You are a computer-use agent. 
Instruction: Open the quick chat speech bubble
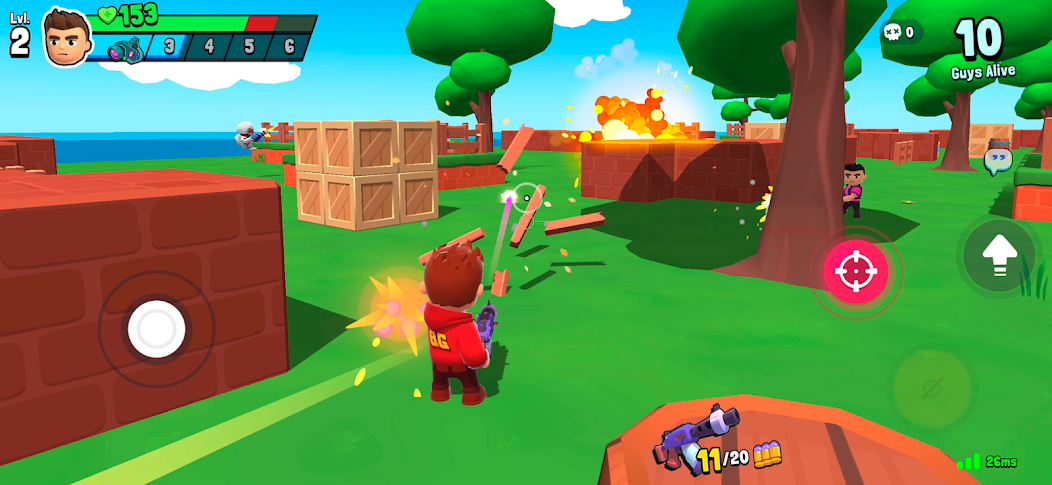tap(997, 160)
